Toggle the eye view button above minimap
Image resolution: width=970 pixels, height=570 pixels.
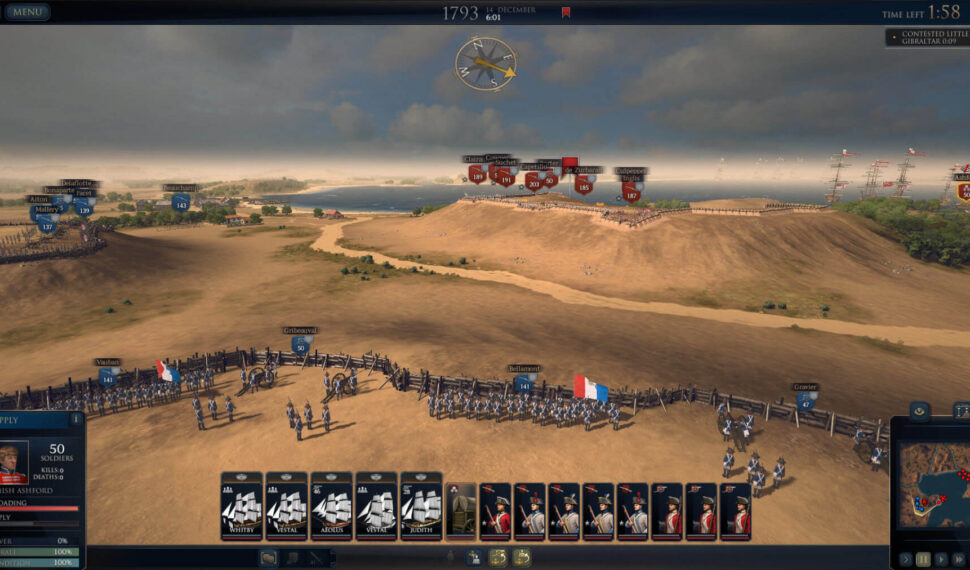click(x=920, y=410)
